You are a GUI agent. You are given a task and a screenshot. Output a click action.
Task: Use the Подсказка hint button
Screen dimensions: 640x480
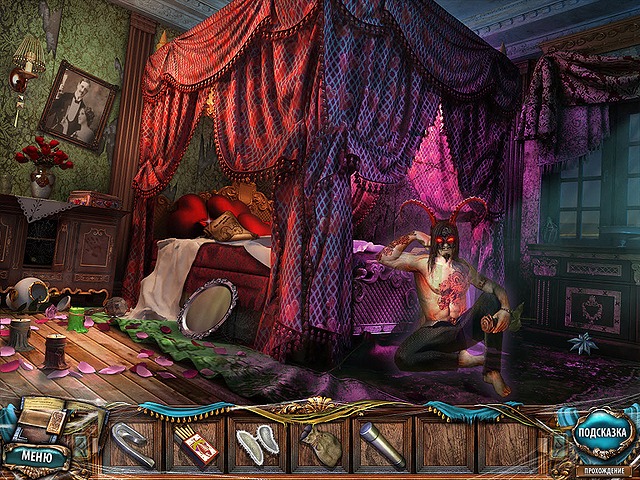coord(600,434)
